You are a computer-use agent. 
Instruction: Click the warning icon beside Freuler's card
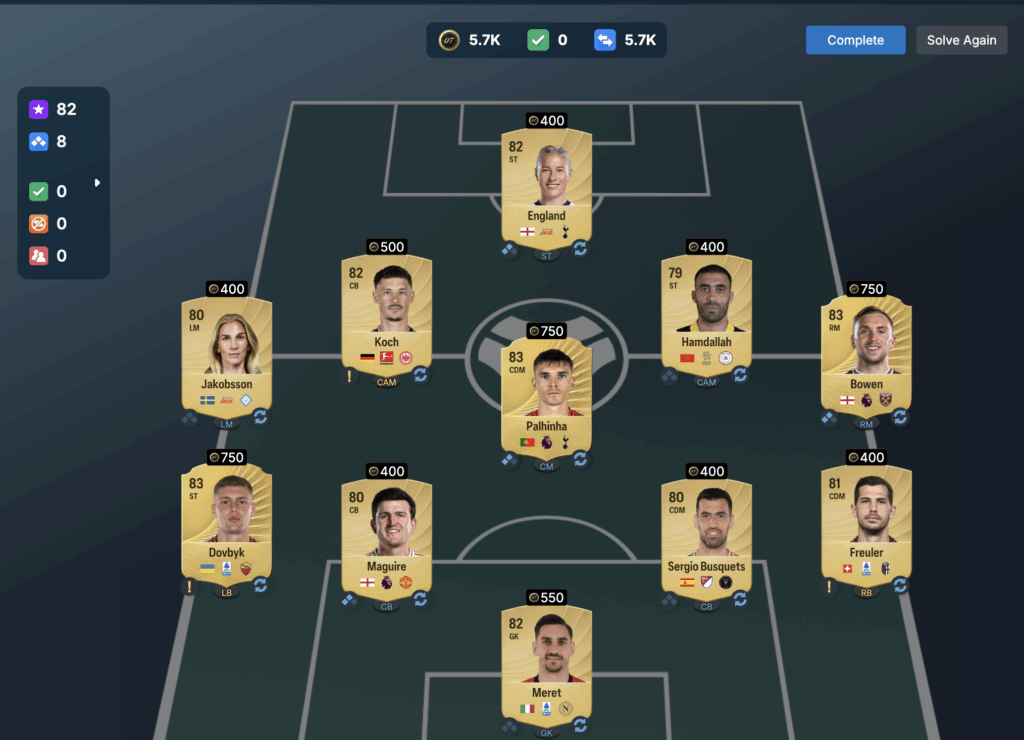coord(829,586)
